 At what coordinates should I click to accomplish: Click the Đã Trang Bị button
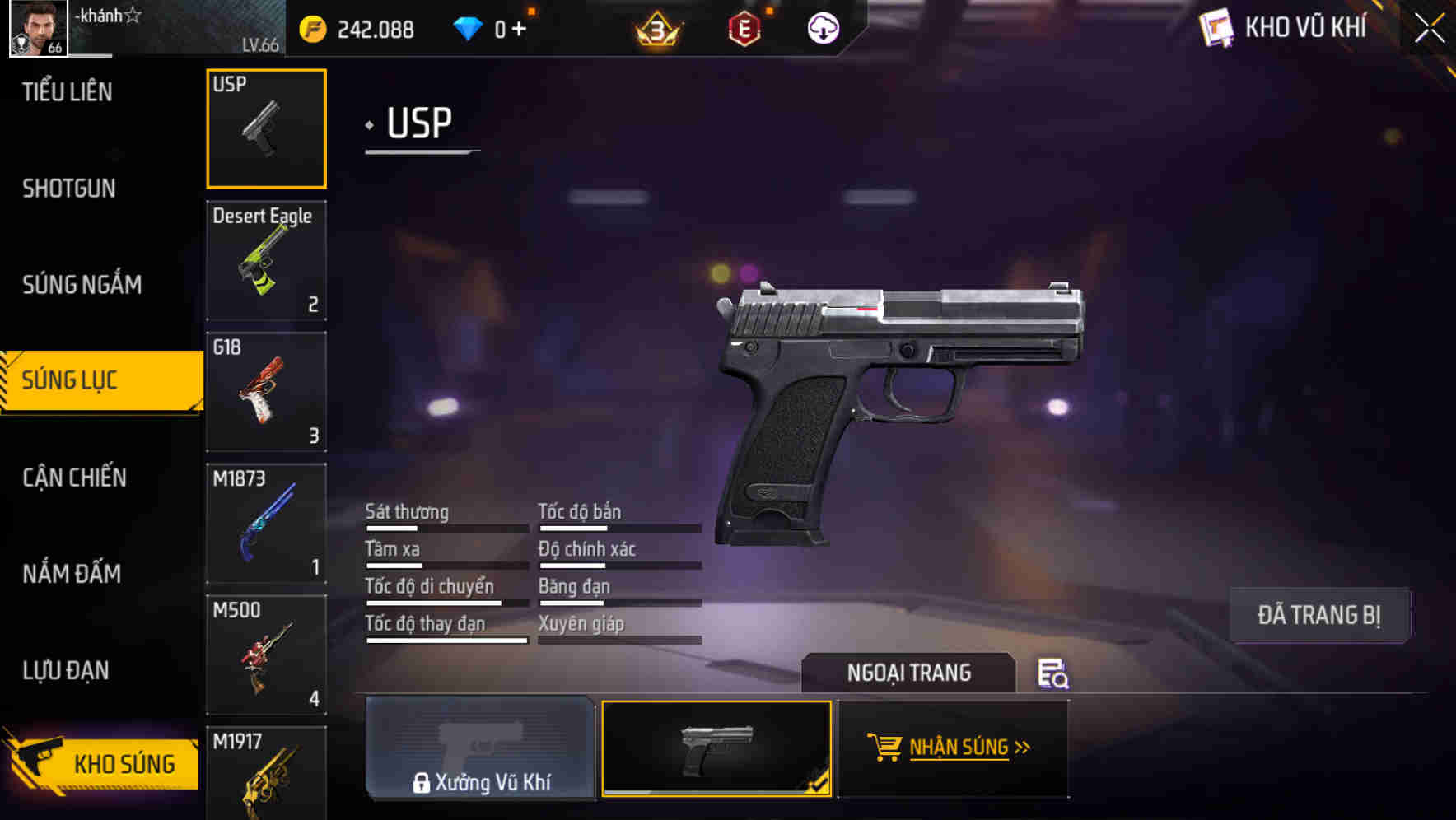coord(1319,614)
